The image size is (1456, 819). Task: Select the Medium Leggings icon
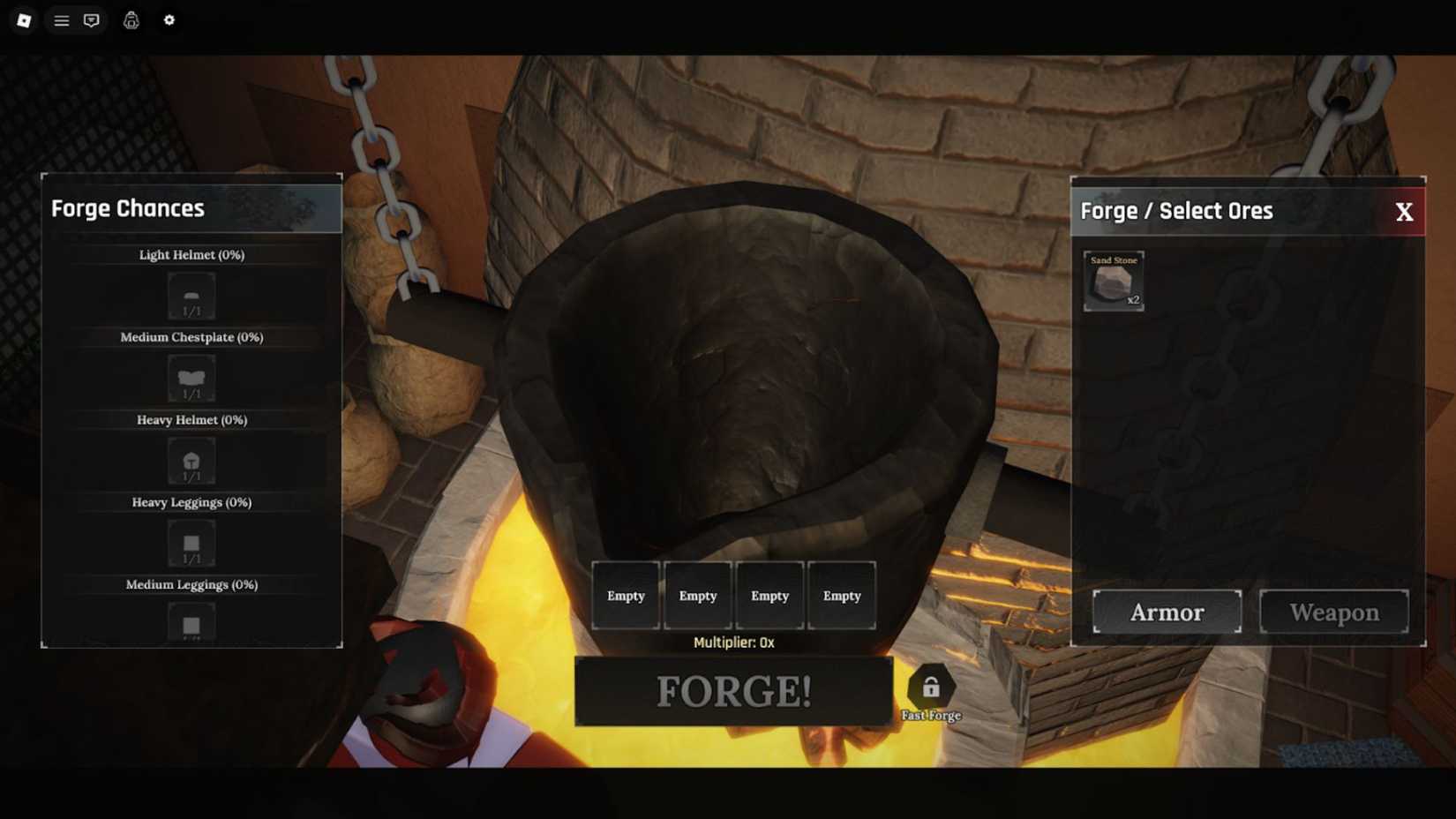click(x=191, y=621)
